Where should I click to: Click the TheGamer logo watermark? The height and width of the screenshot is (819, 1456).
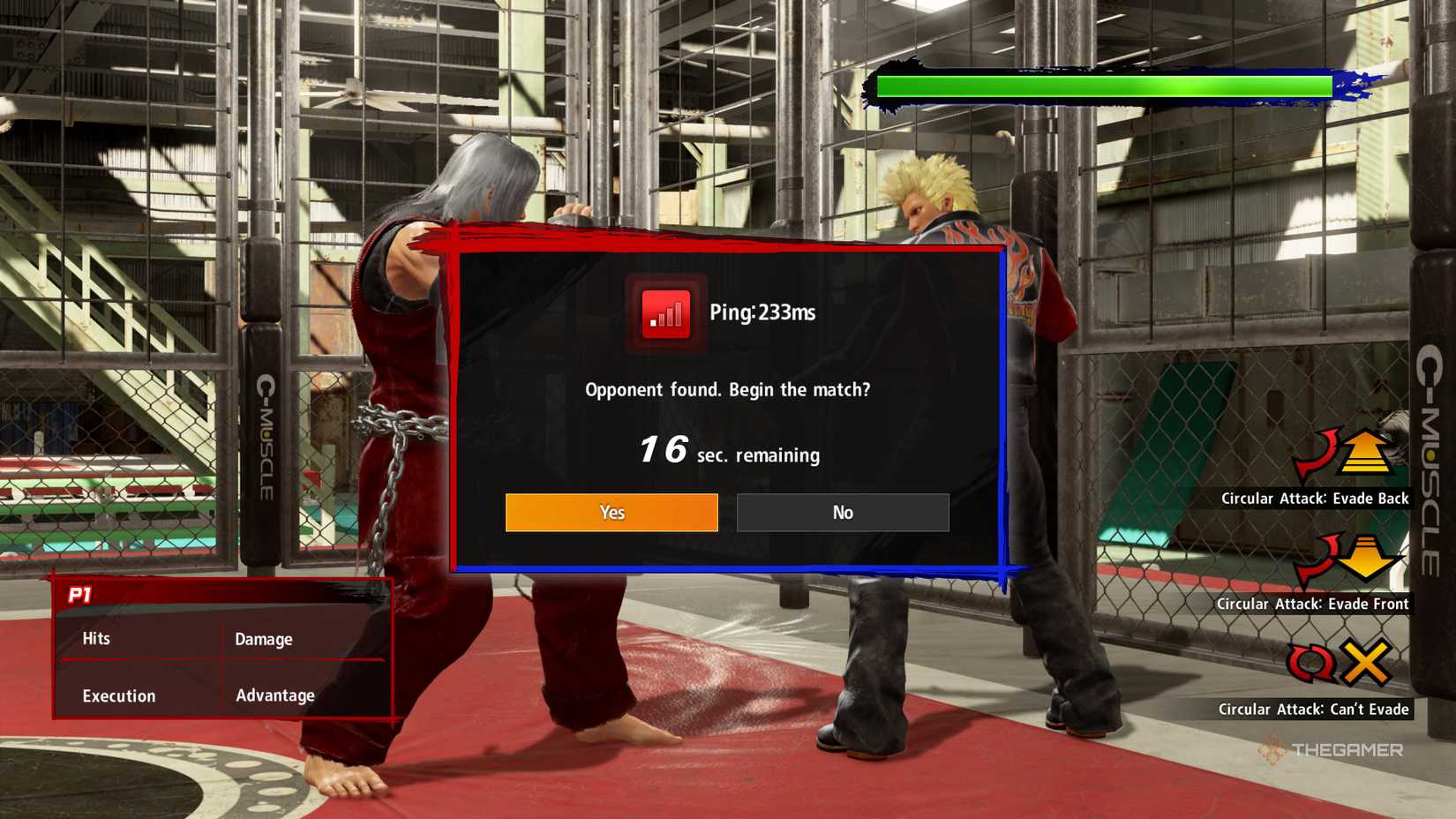[x=1334, y=752]
